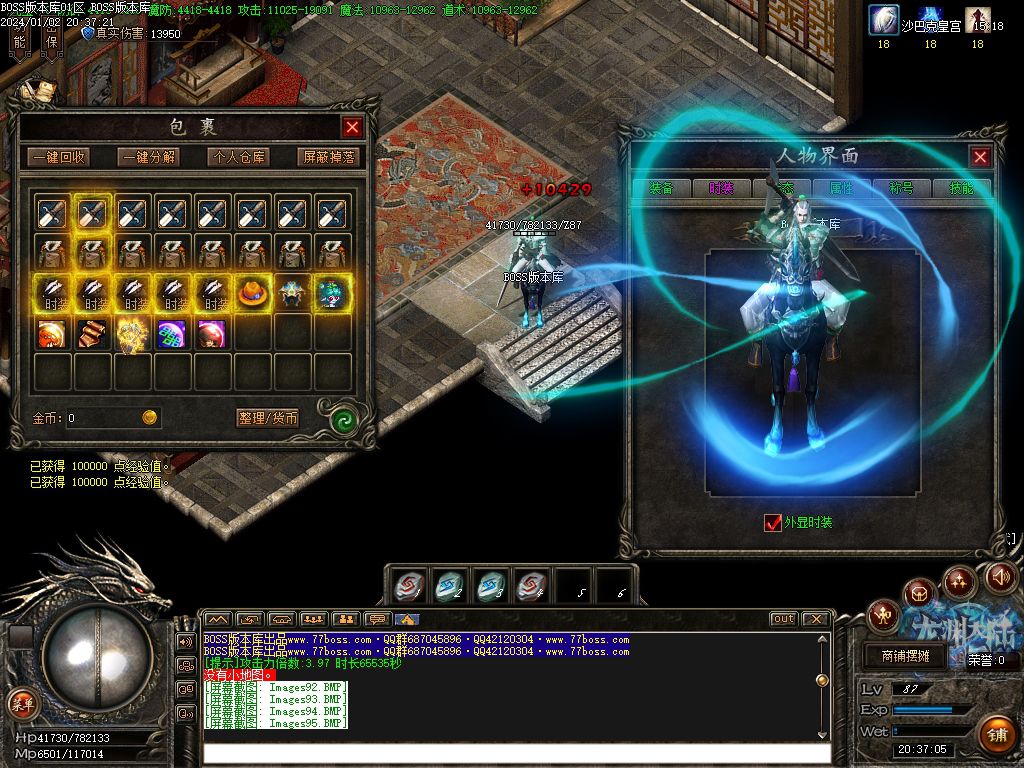
Task: Open the 个人仓库 personal warehouse
Action: point(237,157)
